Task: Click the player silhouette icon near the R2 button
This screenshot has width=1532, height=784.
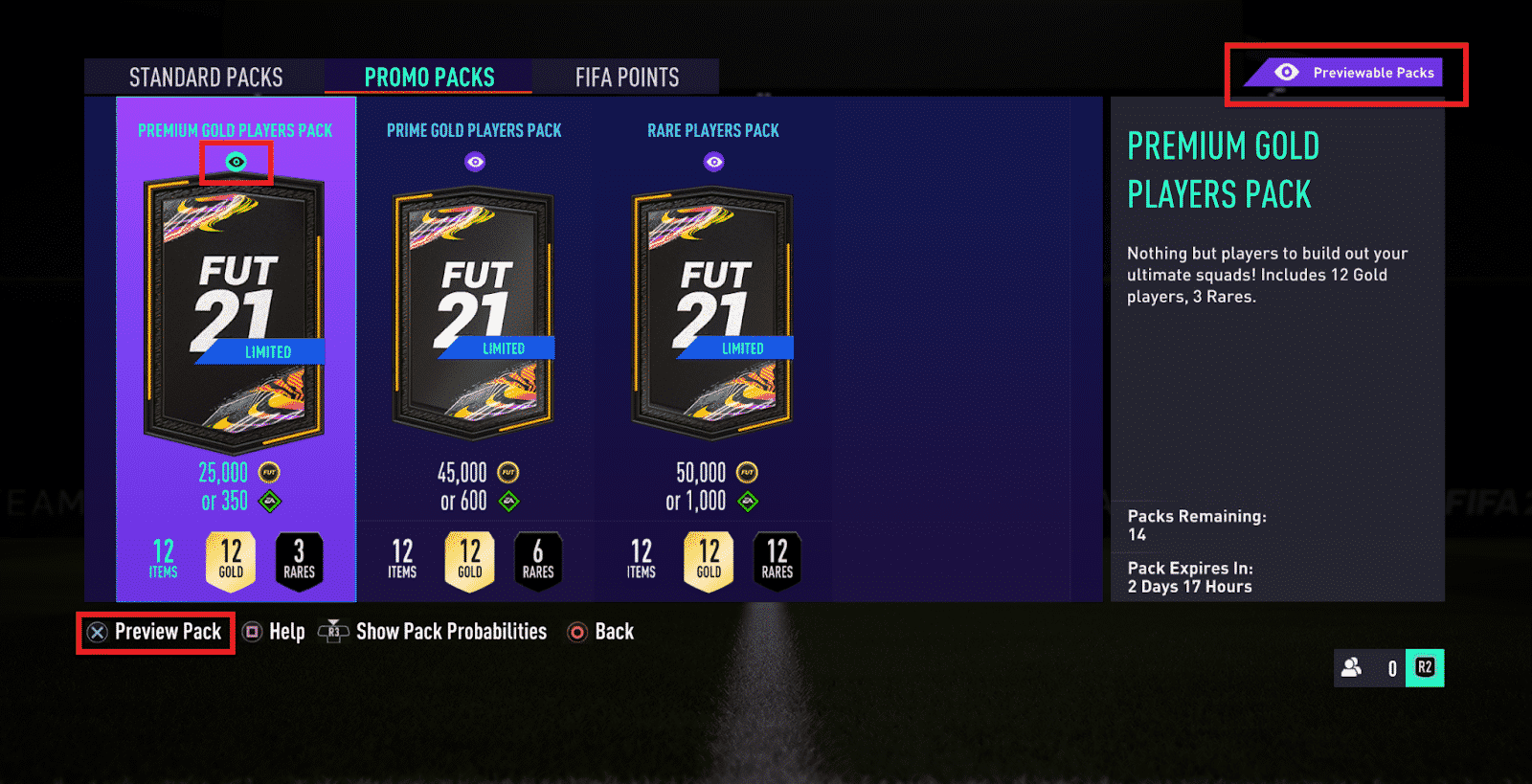Action: point(1353,668)
